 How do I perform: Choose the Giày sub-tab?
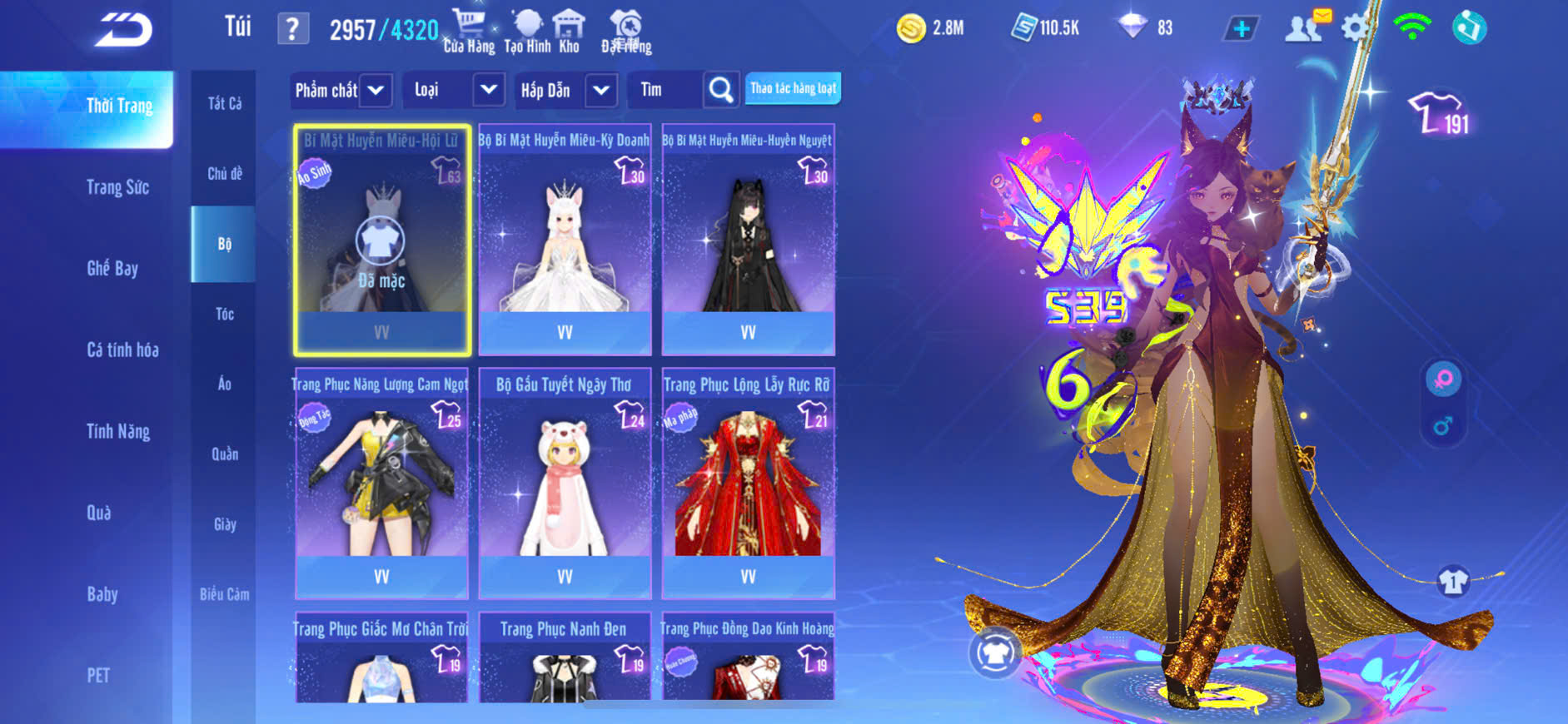224,524
